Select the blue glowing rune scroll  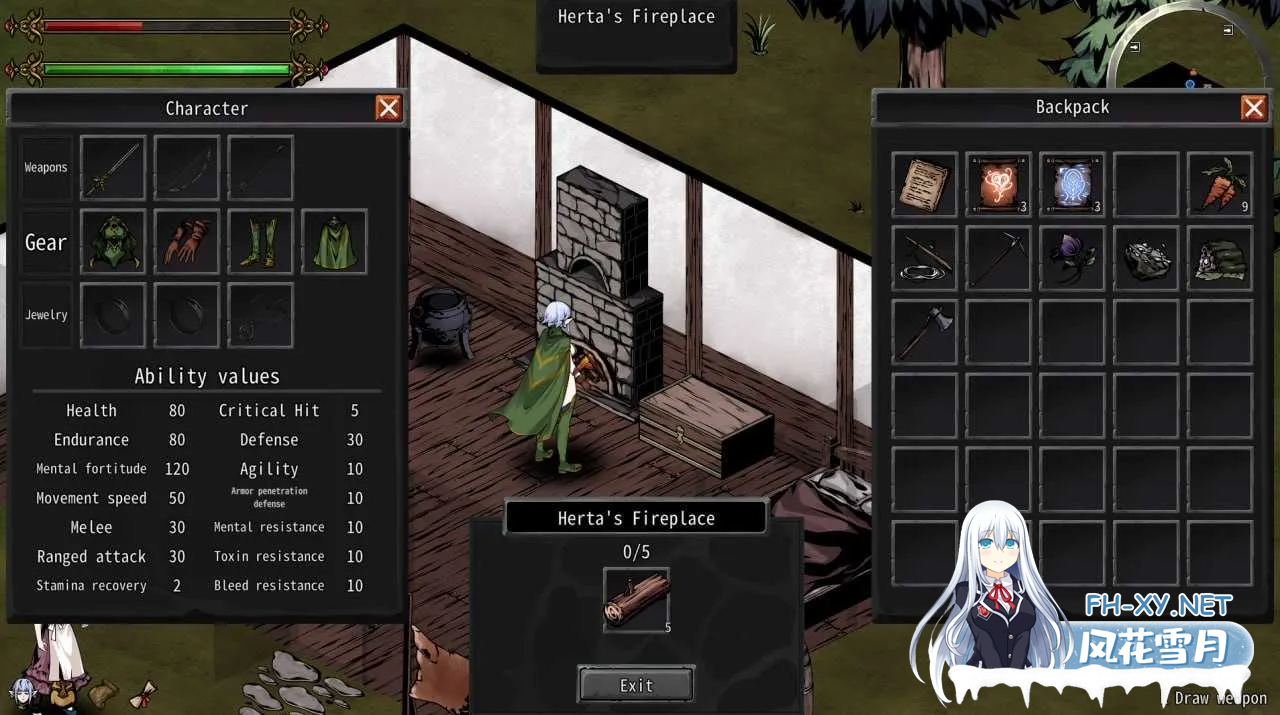coord(1073,185)
